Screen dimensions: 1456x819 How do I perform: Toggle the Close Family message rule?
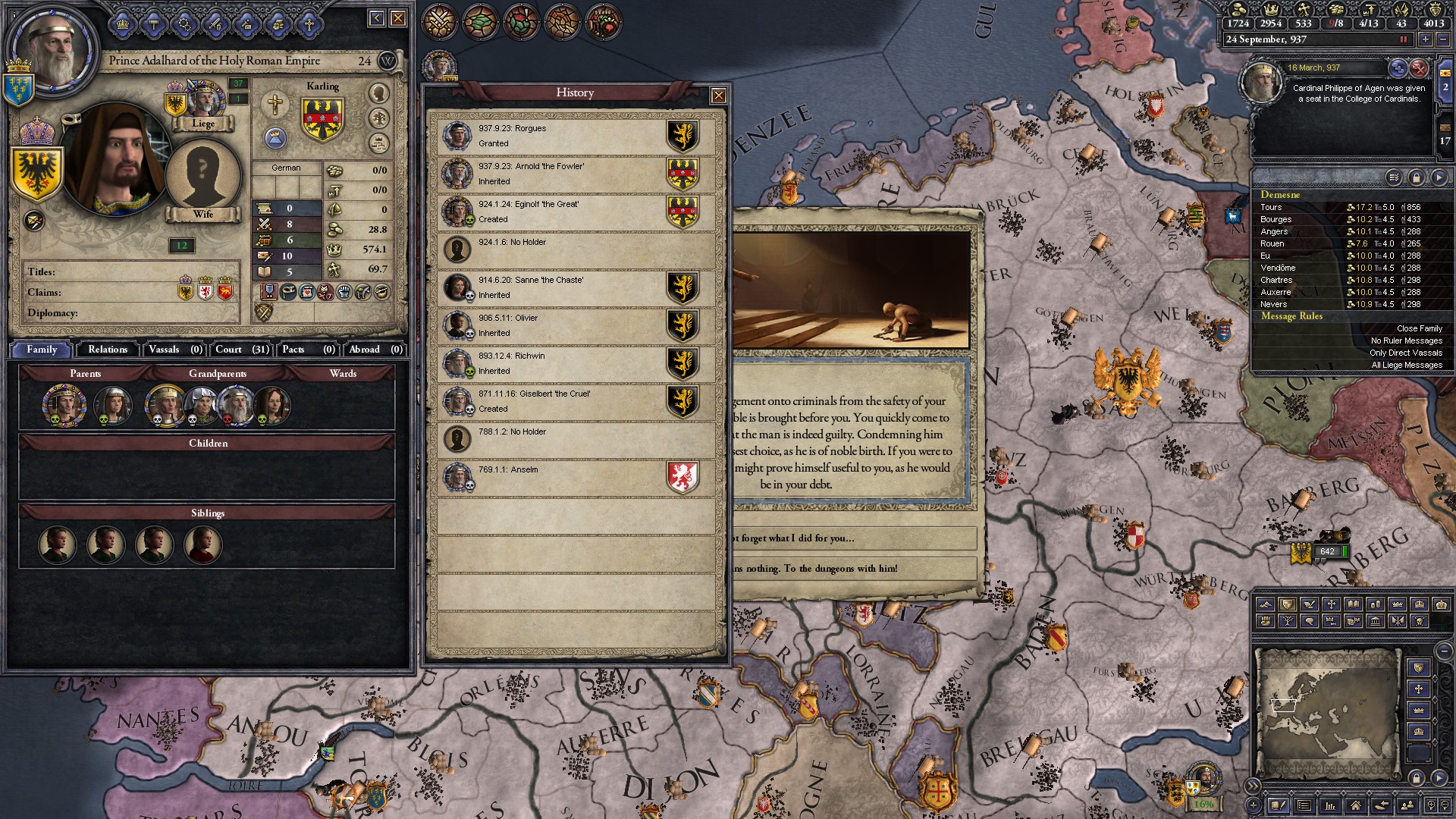coord(1419,328)
